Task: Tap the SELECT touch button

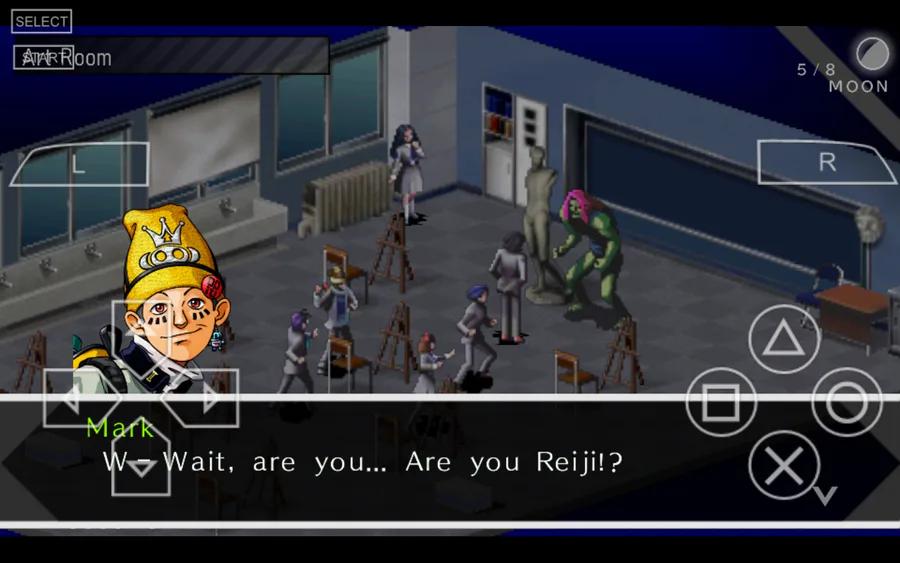Action: (x=42, y=21)
